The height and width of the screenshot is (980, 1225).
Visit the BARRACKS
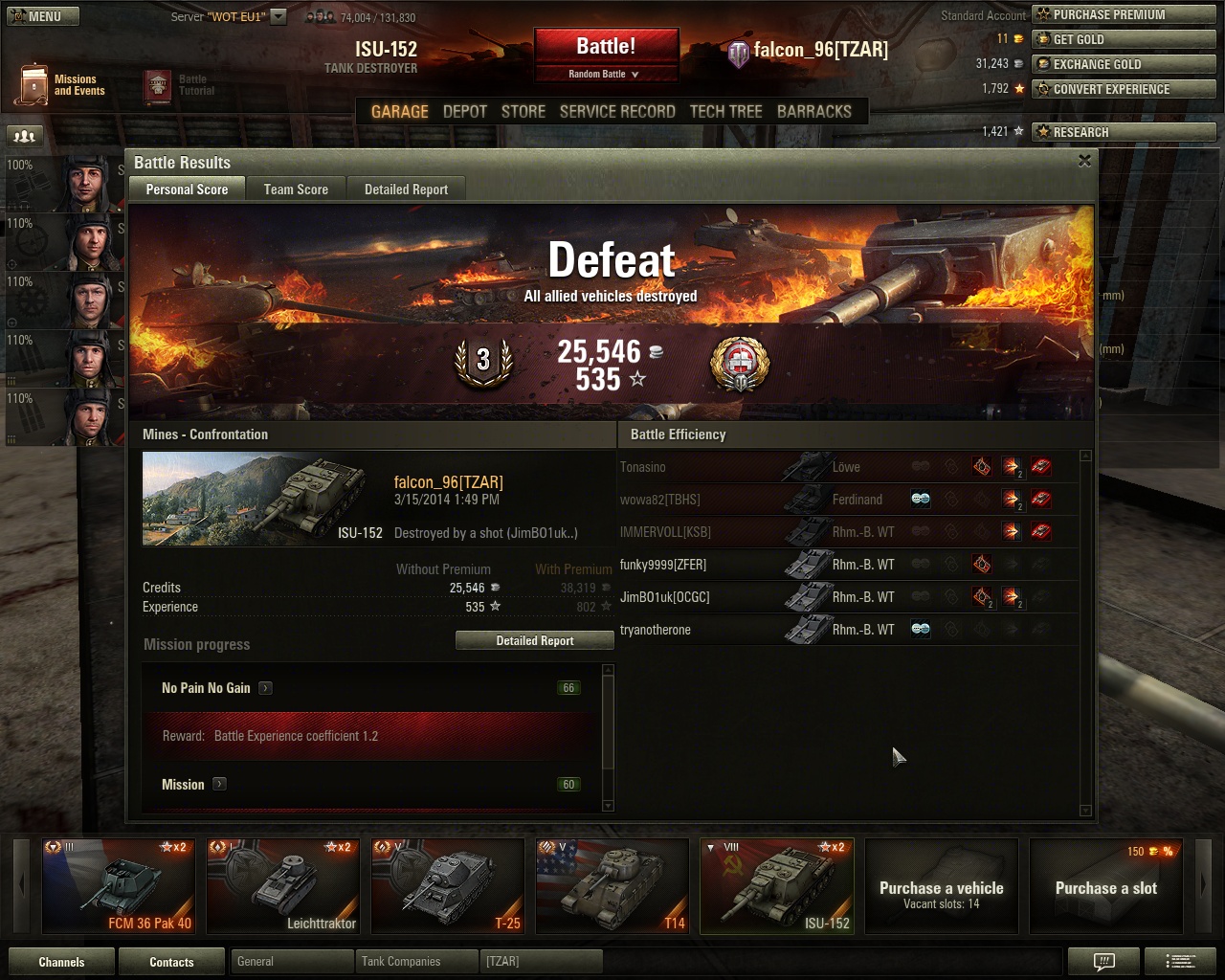[813, 111]
